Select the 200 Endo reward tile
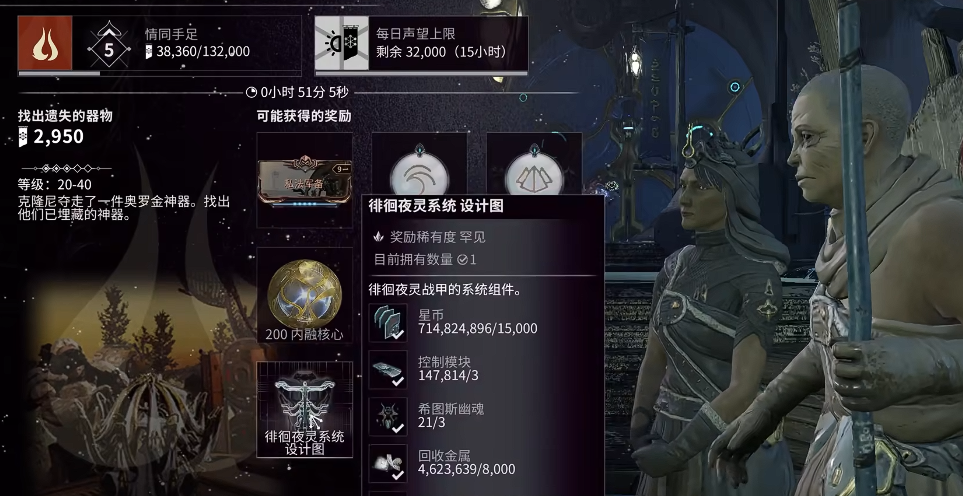963x496 pixels. click(305, 295)
